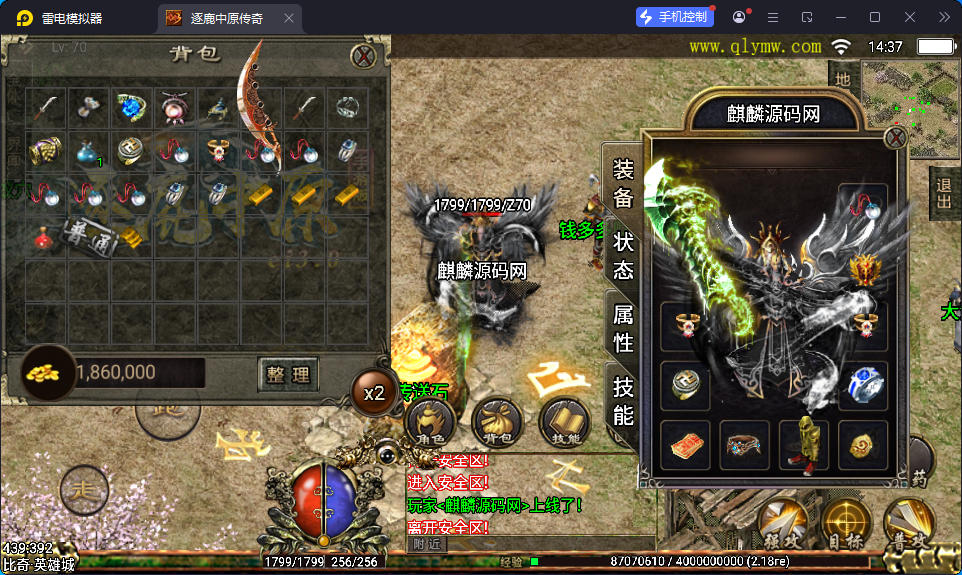Switch to the 技能 skills tab
The width and height of the screenshot is (962, 575).
point(623,400)
